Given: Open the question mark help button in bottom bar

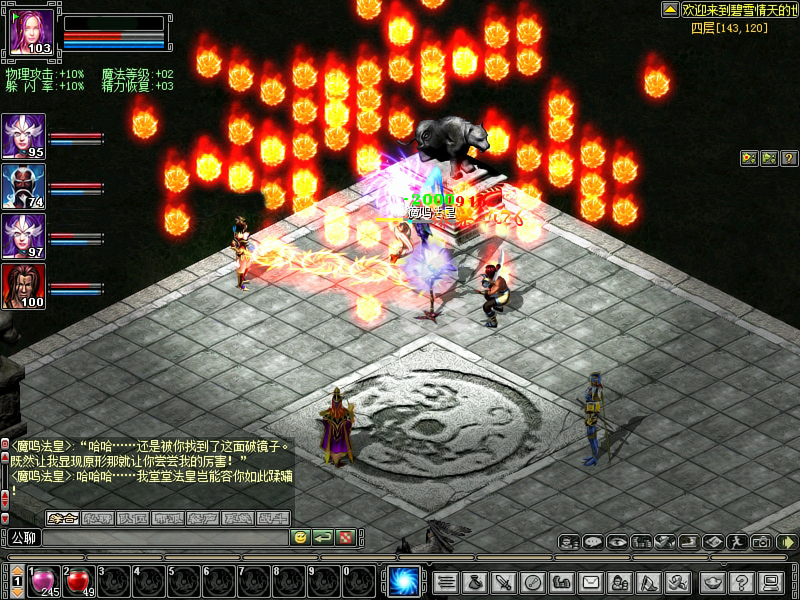Looking at the screenshot, I should pyautogui.click(x=741, y=581).
